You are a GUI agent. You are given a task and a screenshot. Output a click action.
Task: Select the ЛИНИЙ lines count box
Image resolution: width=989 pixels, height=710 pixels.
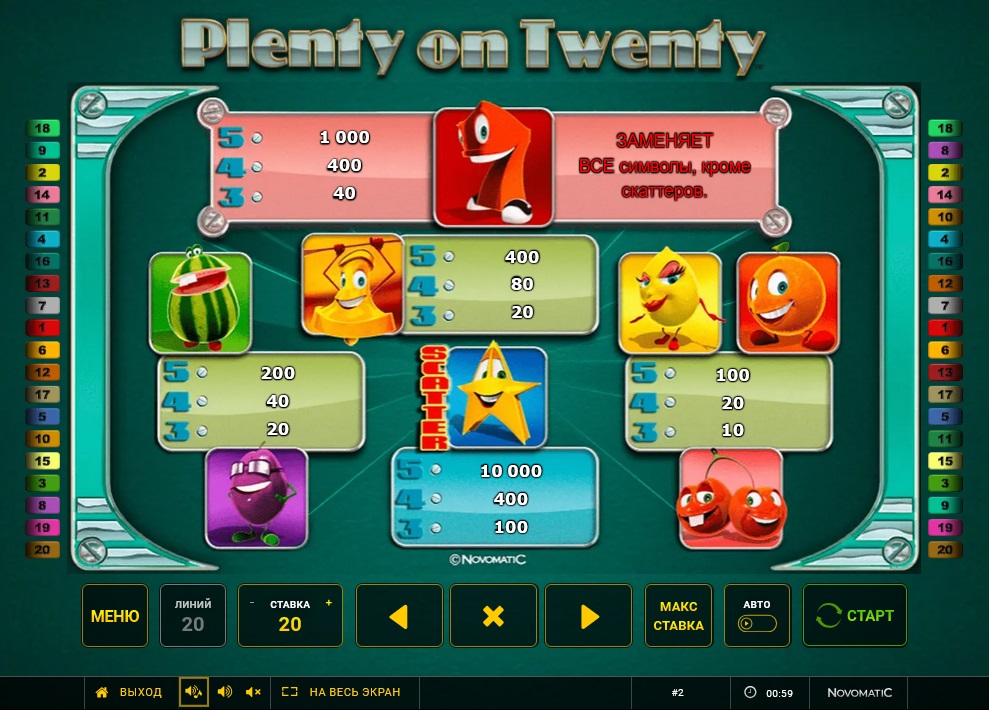click(193, 616)
